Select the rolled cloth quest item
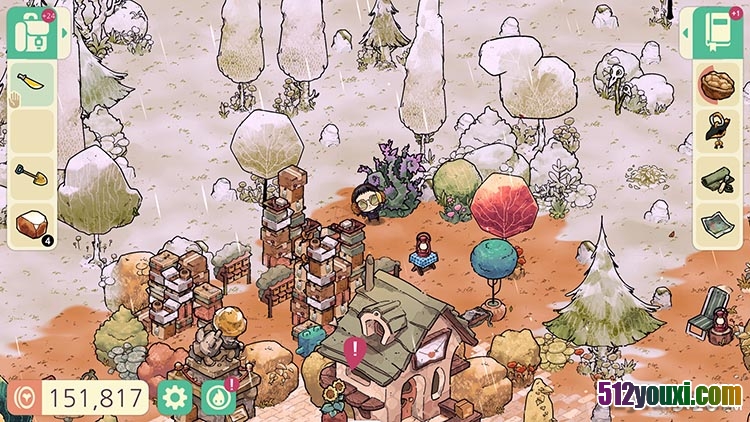The height and width of the screenshot is (422, 750). (x=719, y=178)
